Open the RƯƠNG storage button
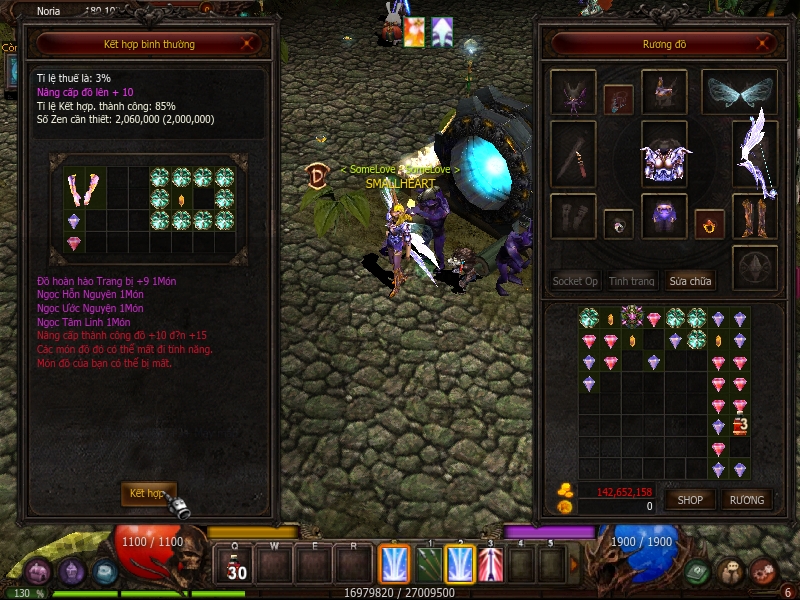The width and height of the screenshot is (800, 600). [746, 499]
